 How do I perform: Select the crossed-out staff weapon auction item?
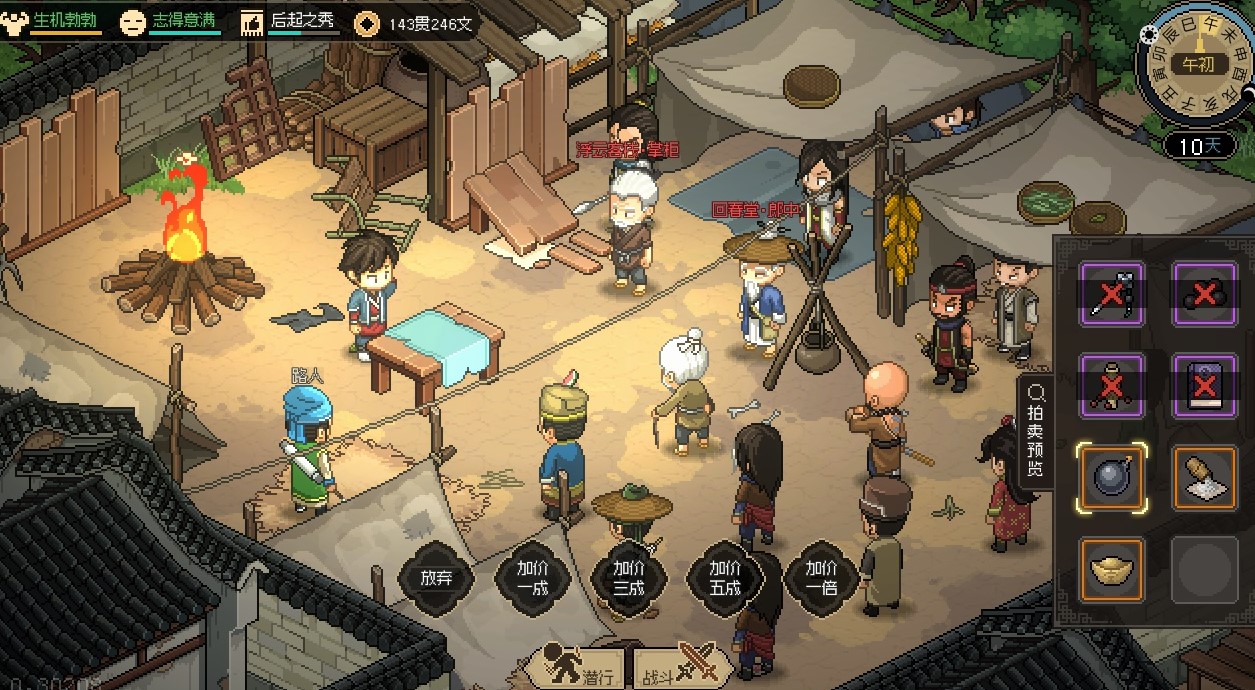pos(1111,295)
